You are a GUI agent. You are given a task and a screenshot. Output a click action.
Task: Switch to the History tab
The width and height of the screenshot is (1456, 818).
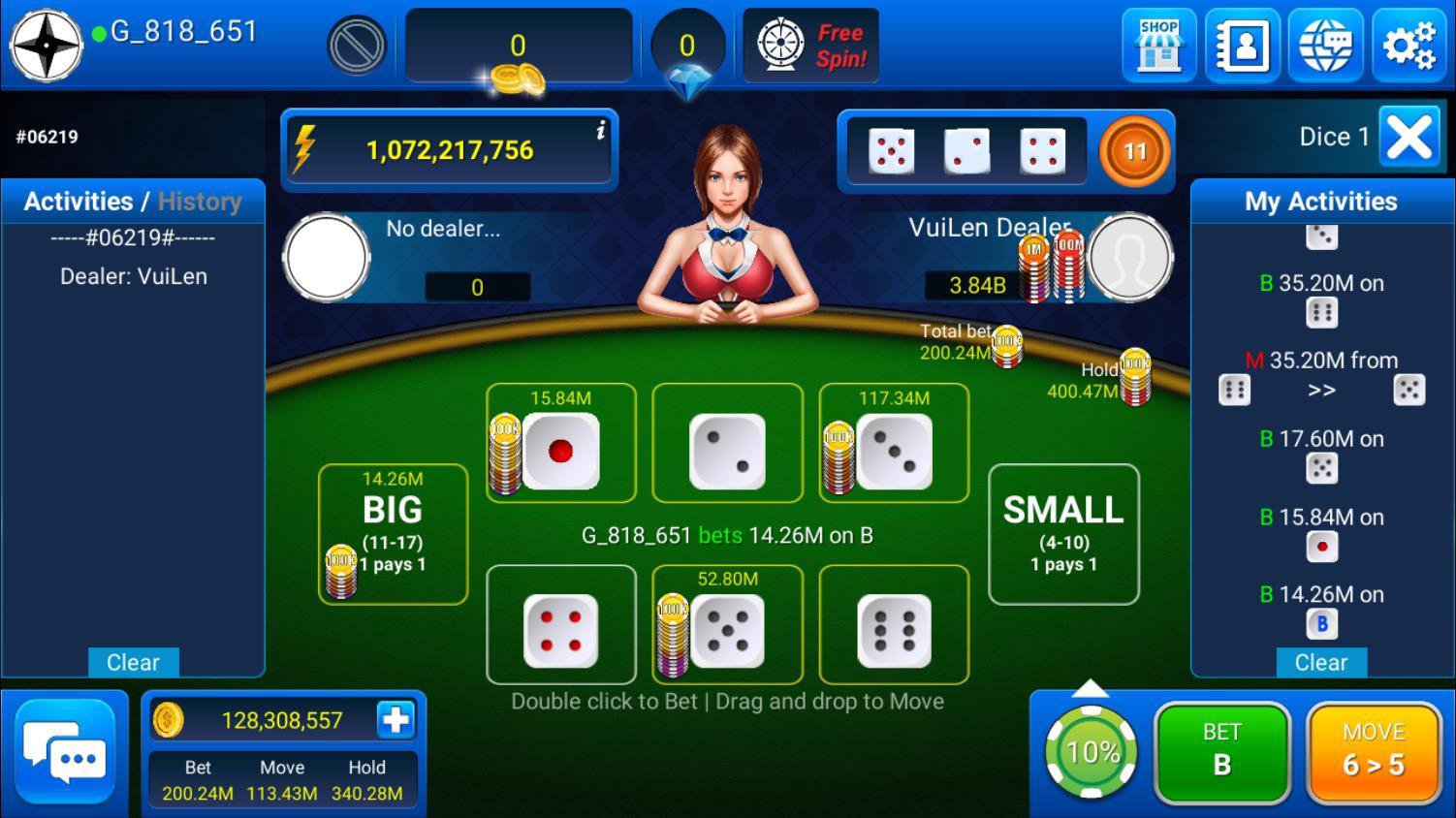coord(200,202)
